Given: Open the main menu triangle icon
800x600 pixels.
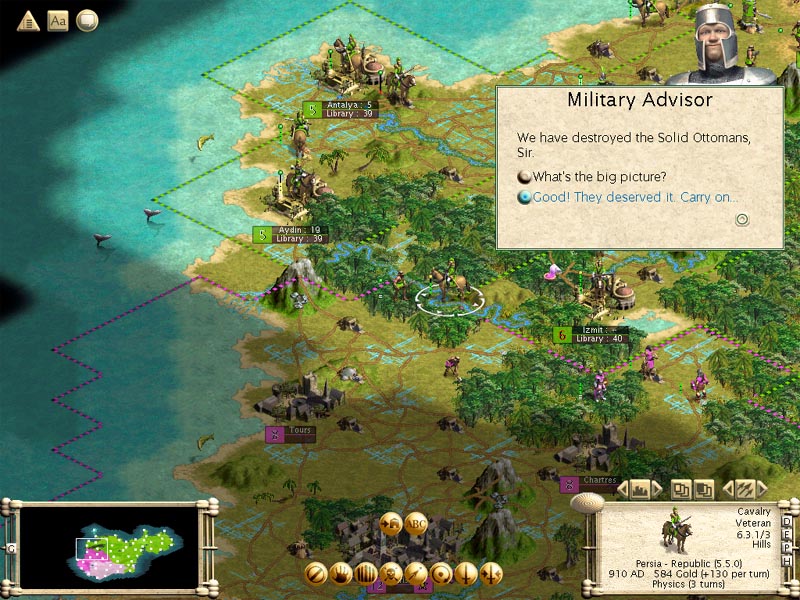Looking at the screenshot, I should [28, 20].
